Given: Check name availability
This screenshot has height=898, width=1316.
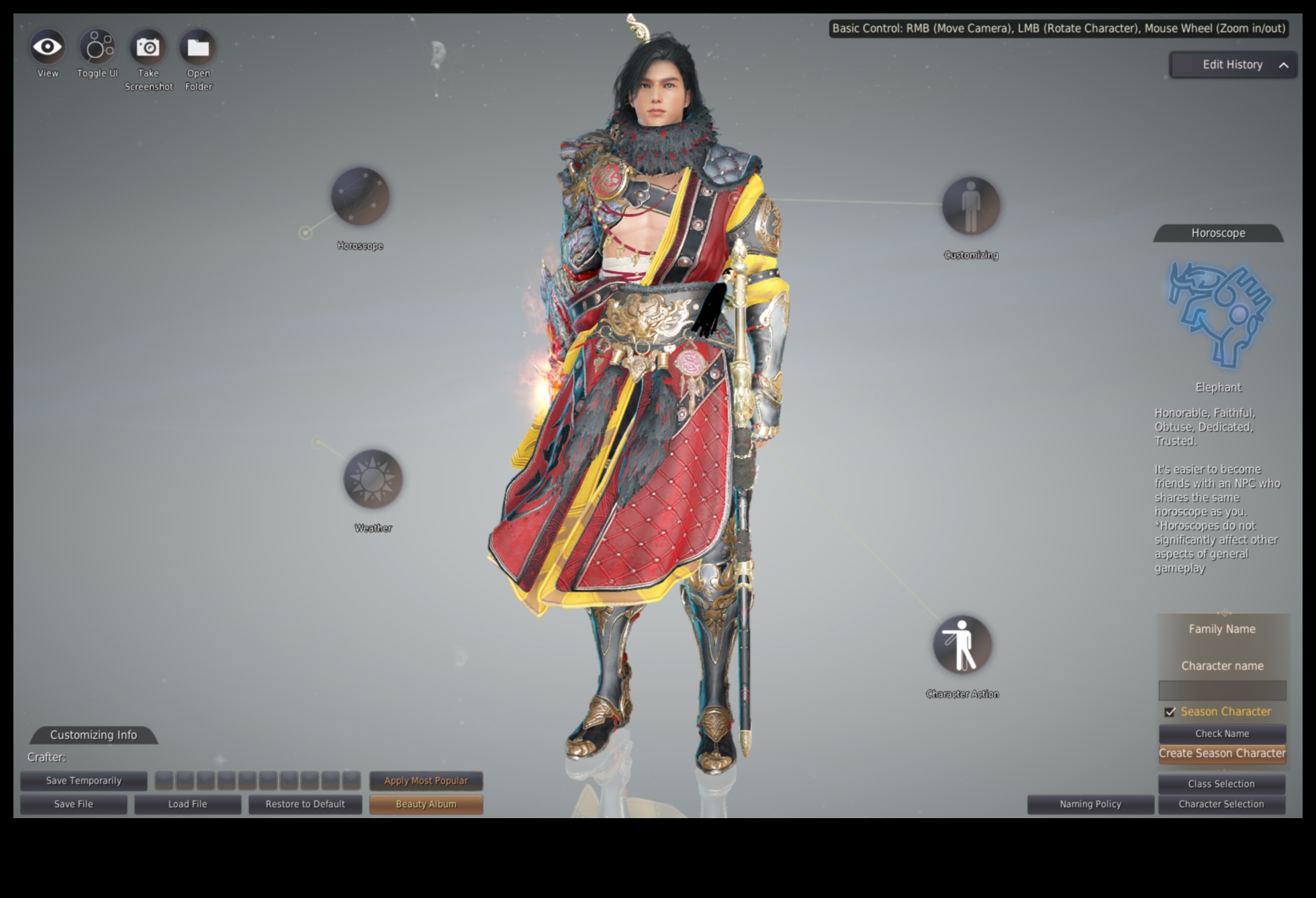Looking at the screenshot, I should point(1222,734).
